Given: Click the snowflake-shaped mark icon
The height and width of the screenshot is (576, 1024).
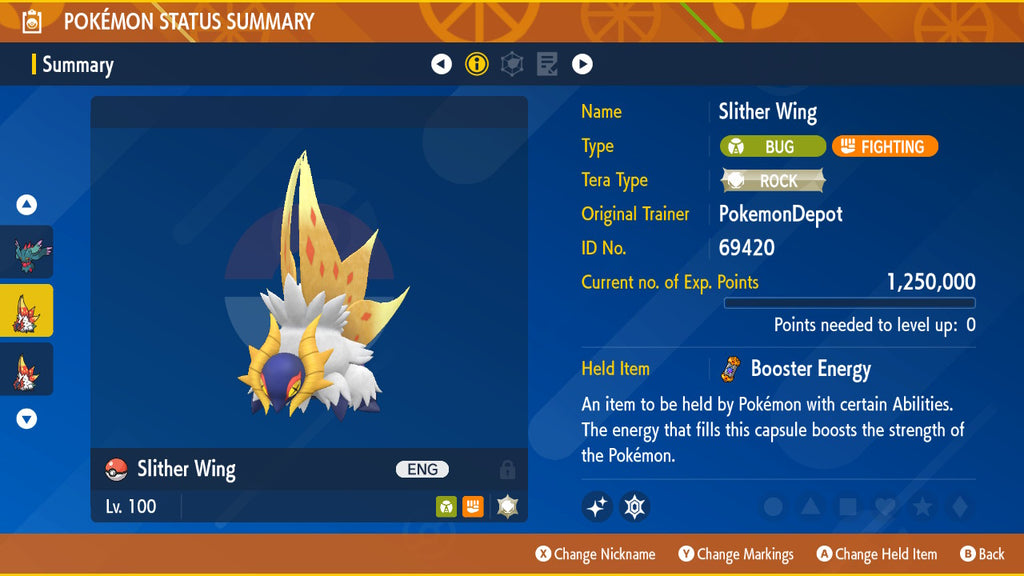Looking at the screenshot, I should coord(635,507).
